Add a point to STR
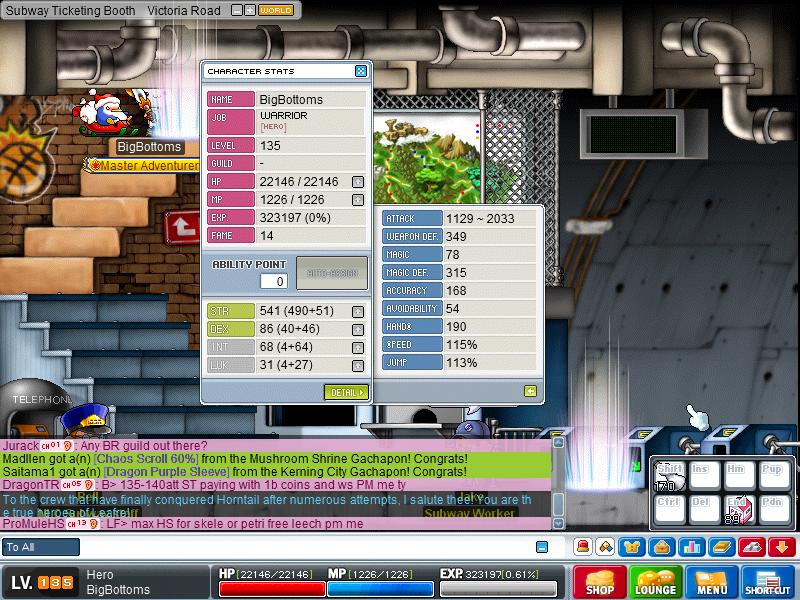800x600 pixels. pos(358,311)
